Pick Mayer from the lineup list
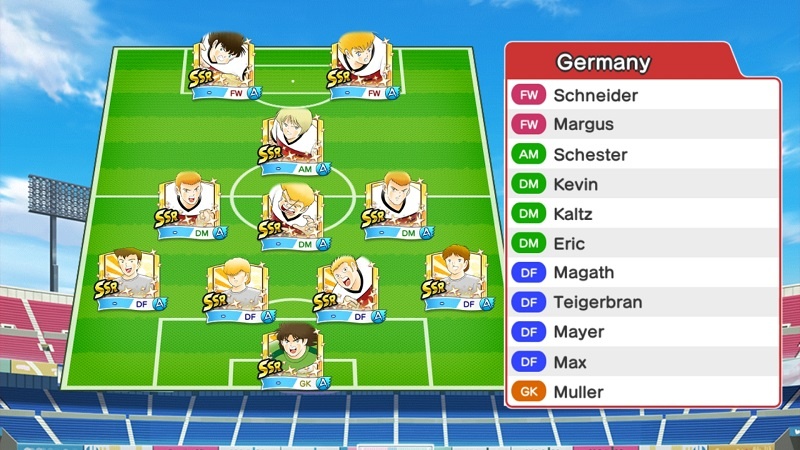This screenshot has width=800, height=450. pyautogui.click(x=641, y=332)
